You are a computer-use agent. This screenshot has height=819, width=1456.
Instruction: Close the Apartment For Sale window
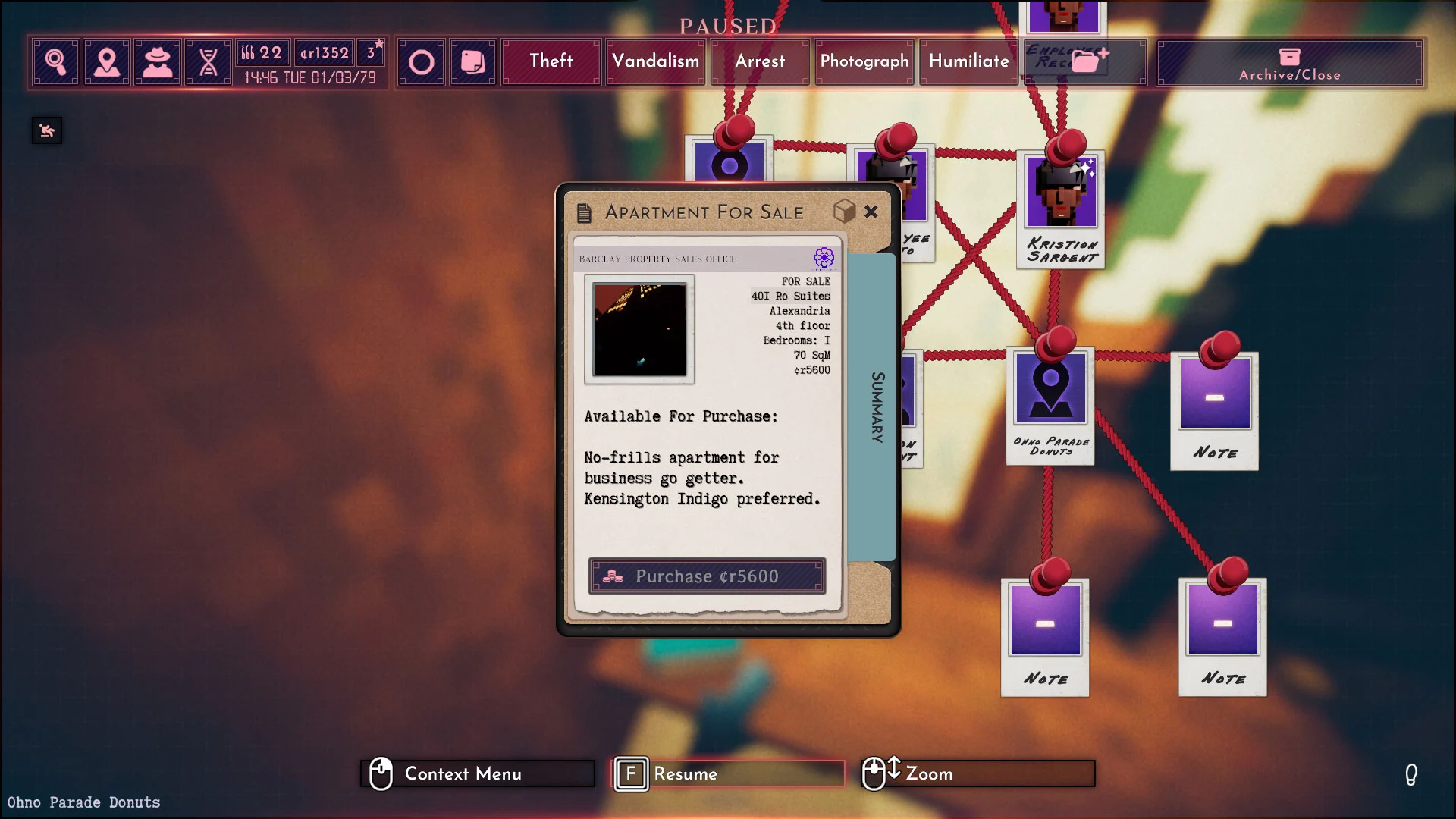tap(871, 212)
